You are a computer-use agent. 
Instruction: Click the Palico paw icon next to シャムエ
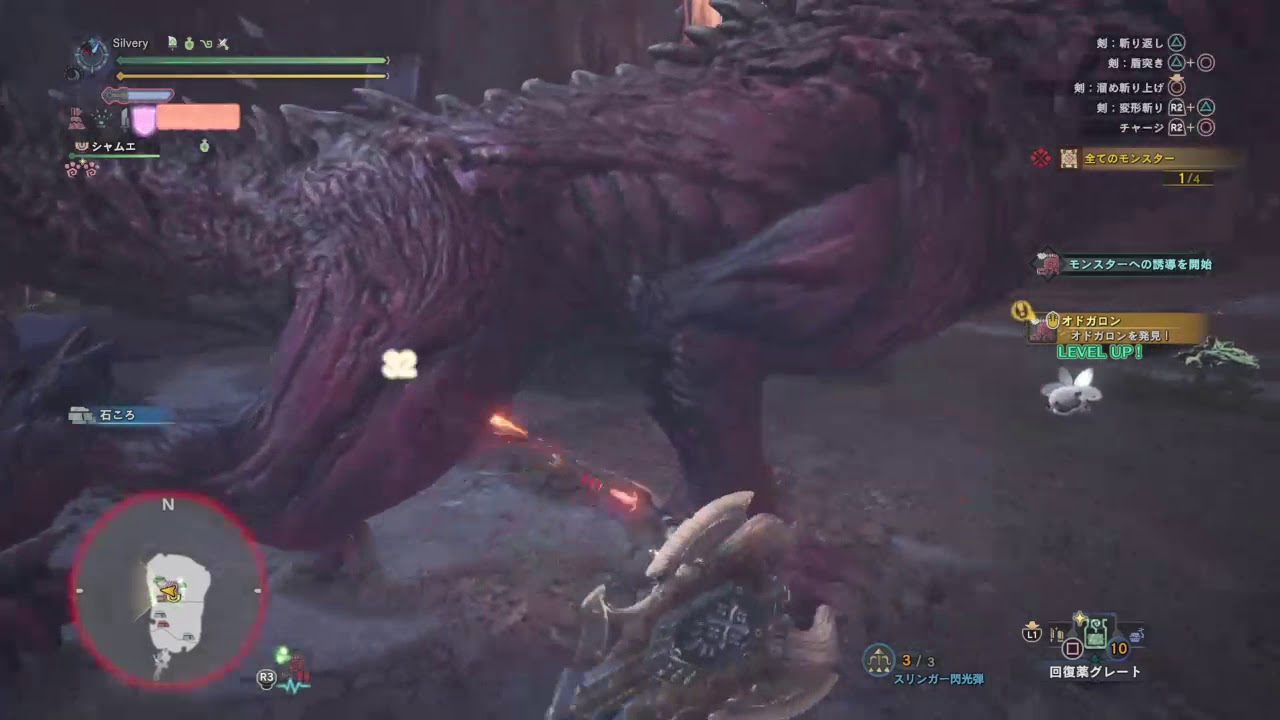tap(80, 146)
